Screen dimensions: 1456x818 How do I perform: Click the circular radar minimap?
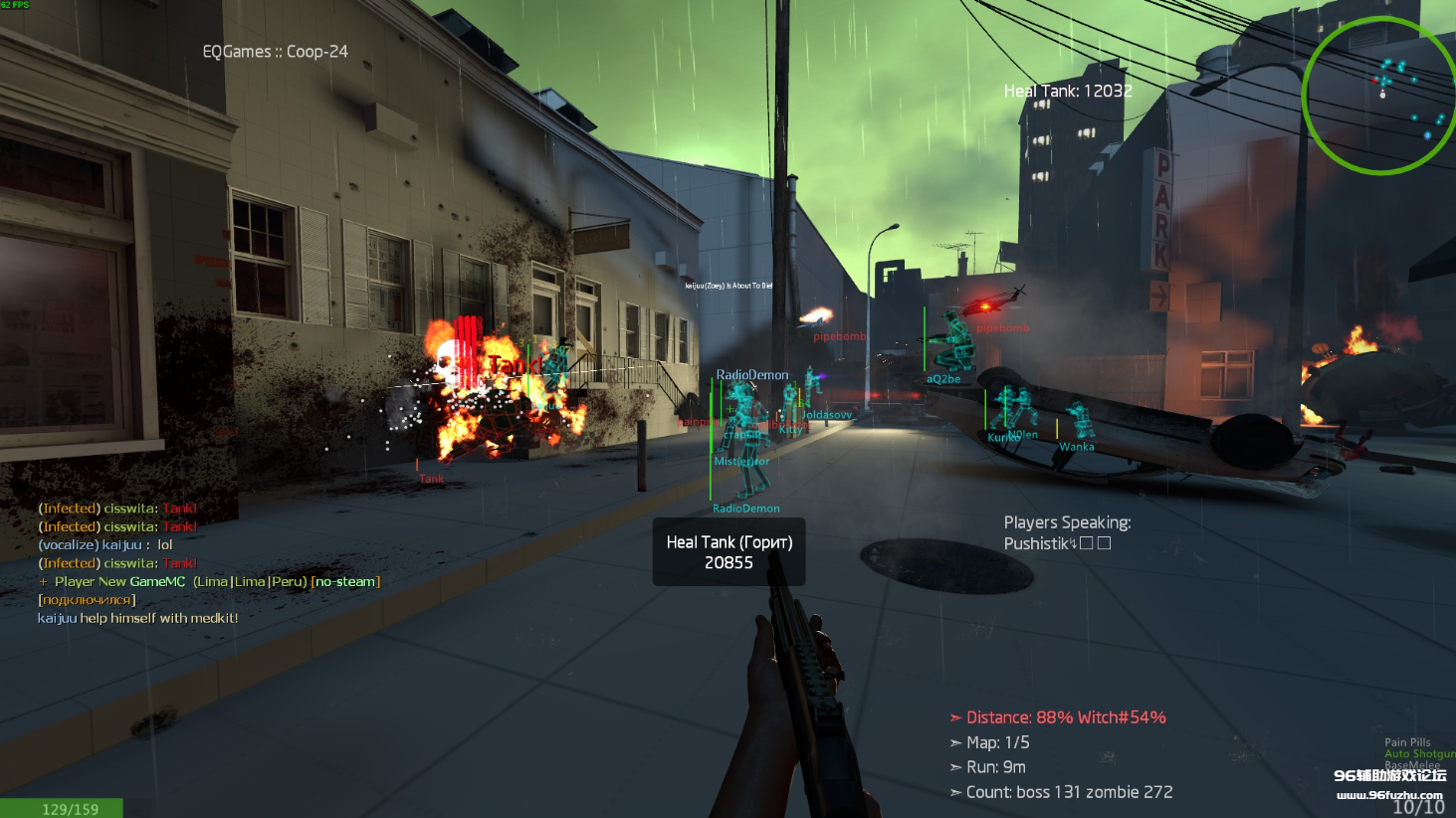tap(1378, 96)
